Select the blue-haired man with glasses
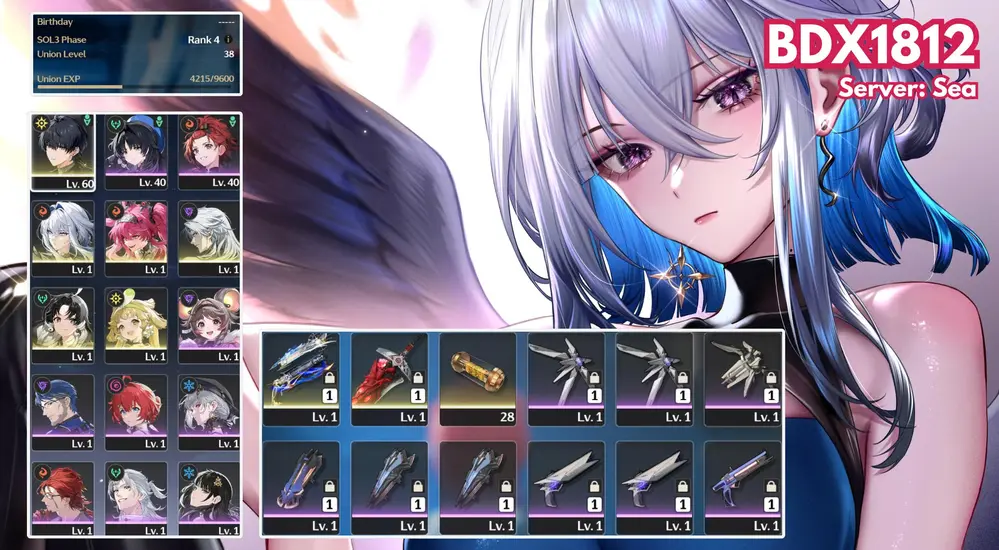 coord(63,411)
